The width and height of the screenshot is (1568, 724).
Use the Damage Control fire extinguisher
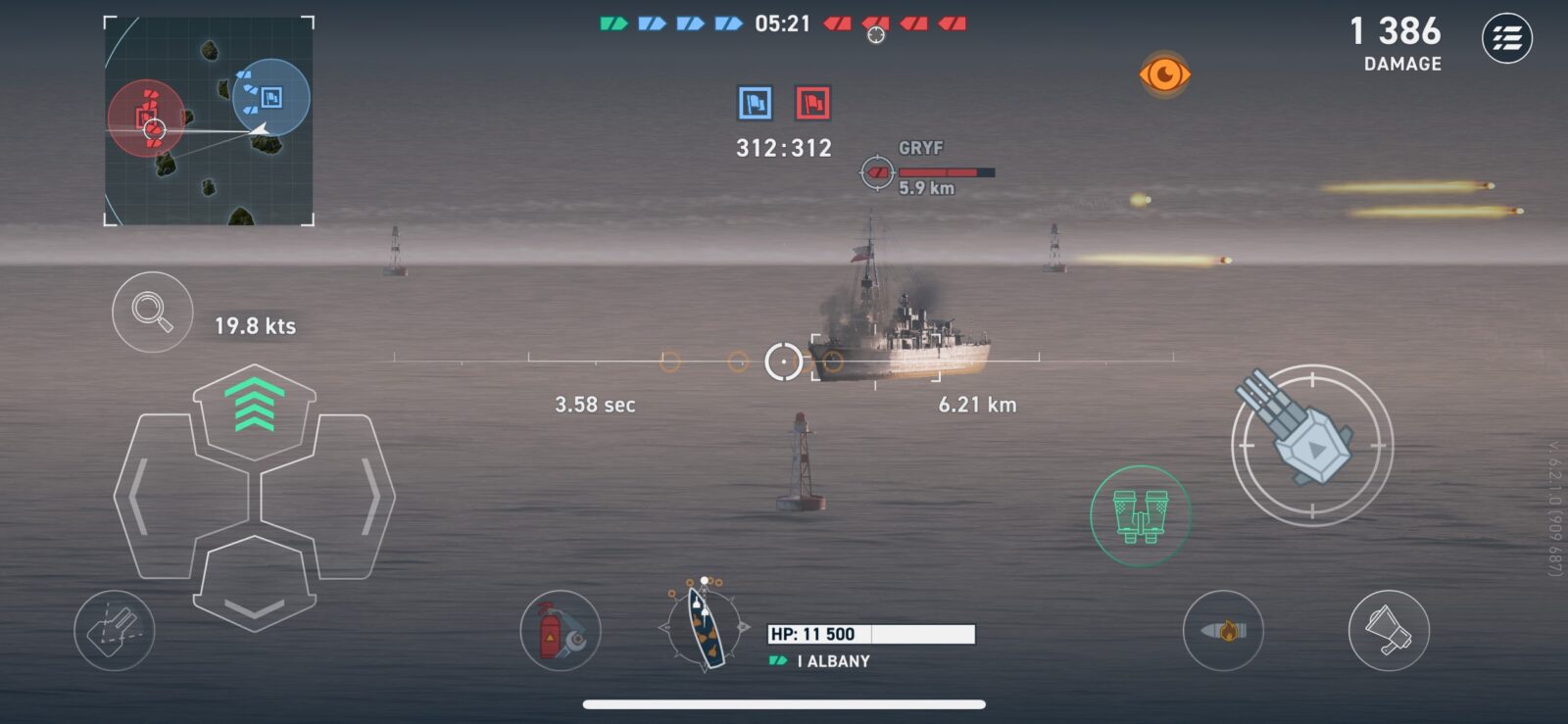coord(560,631)
